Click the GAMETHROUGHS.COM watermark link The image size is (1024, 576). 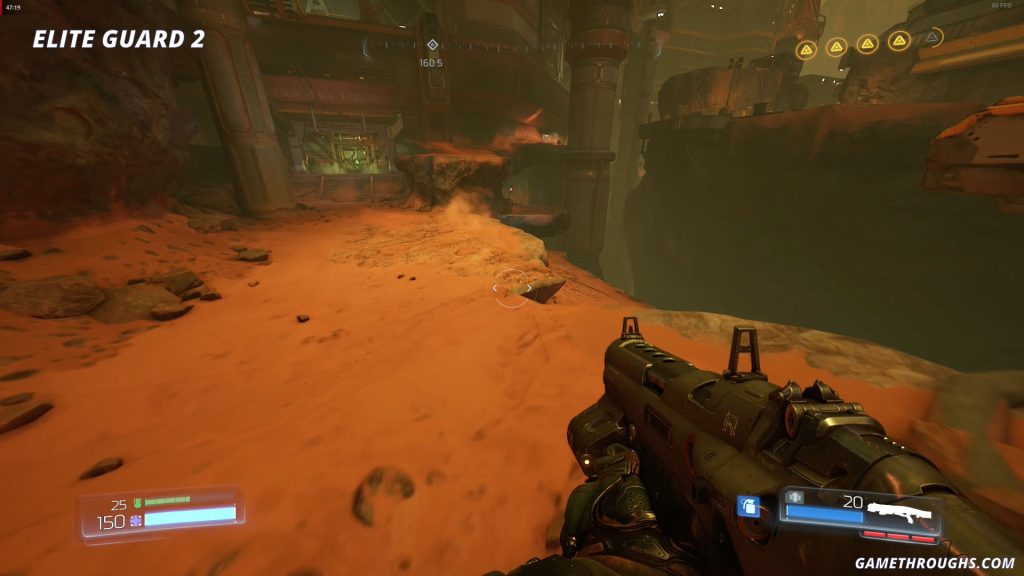point(935,563)
